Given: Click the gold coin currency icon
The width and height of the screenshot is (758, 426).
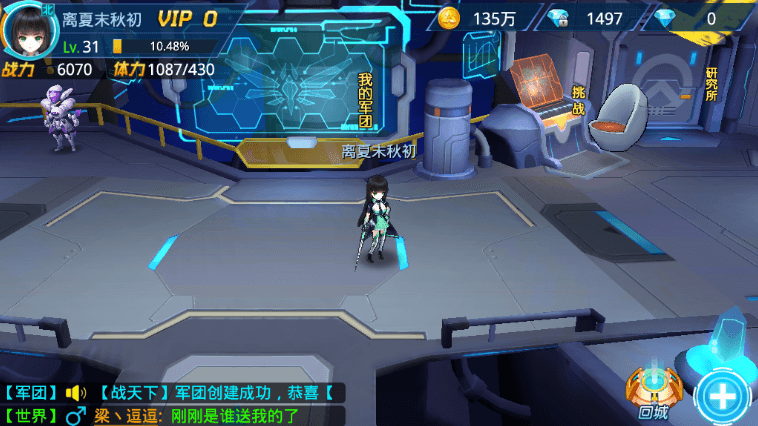Looking at the screenshot, I should pos(449,18).
